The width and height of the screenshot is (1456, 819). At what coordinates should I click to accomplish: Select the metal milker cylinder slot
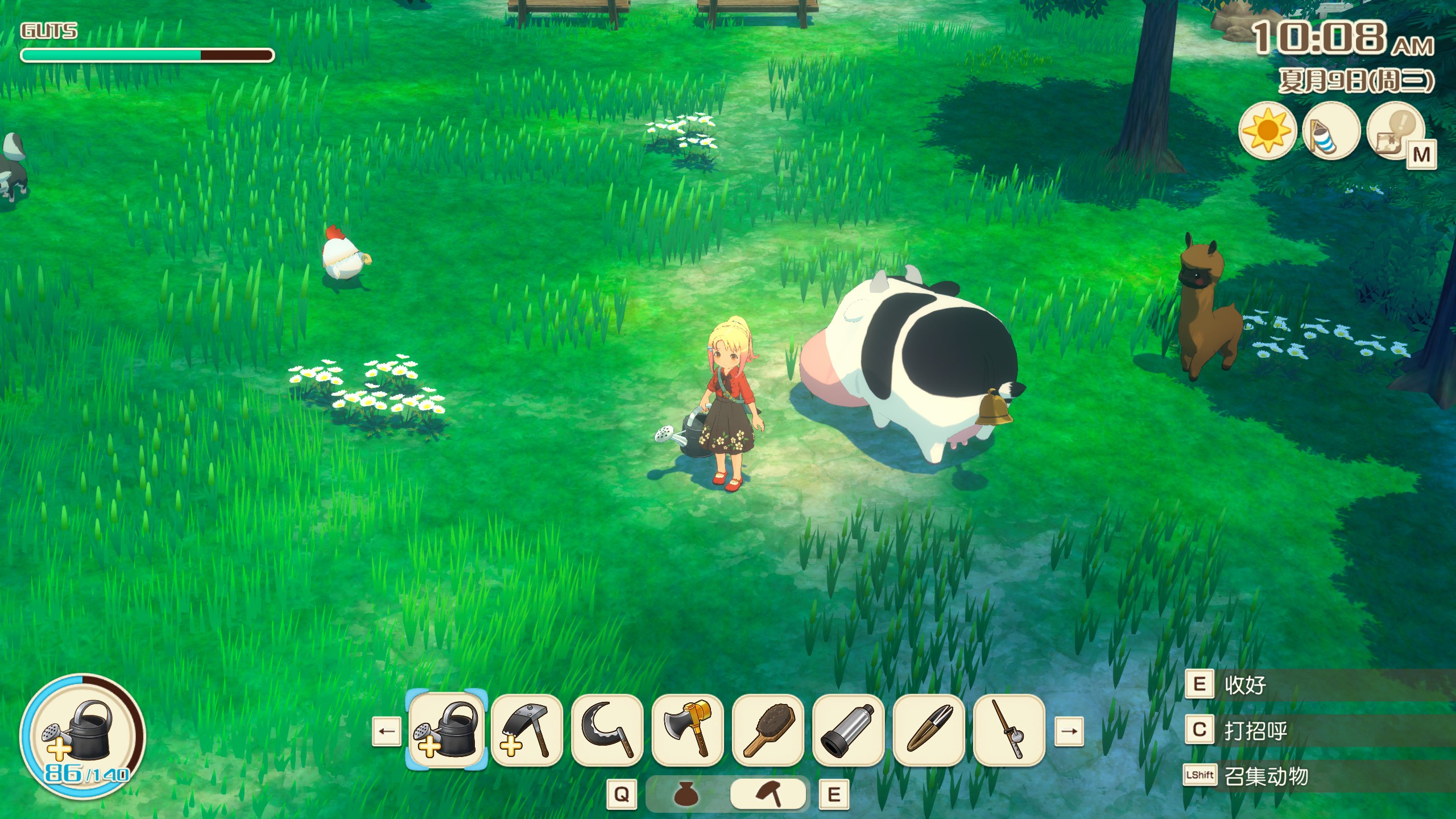pos(849,731)
